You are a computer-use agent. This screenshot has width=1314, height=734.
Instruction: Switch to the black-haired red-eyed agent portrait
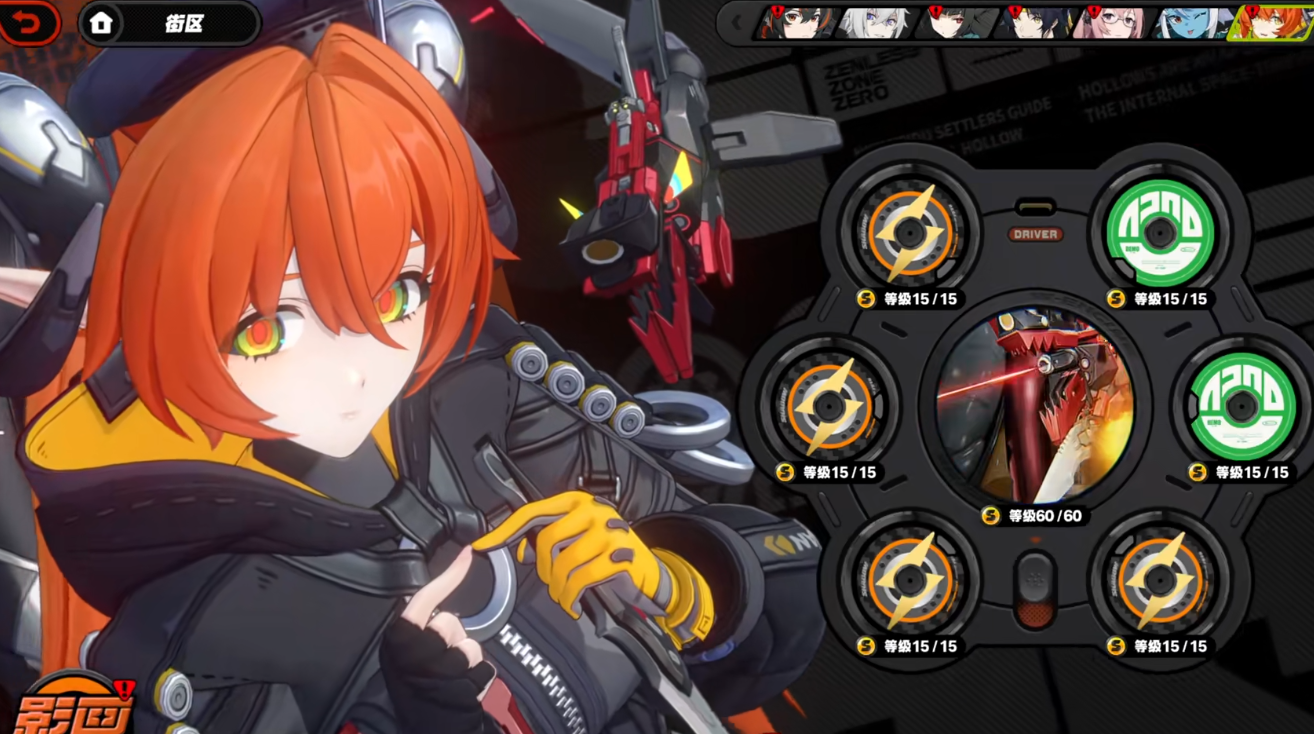[953, 22]
